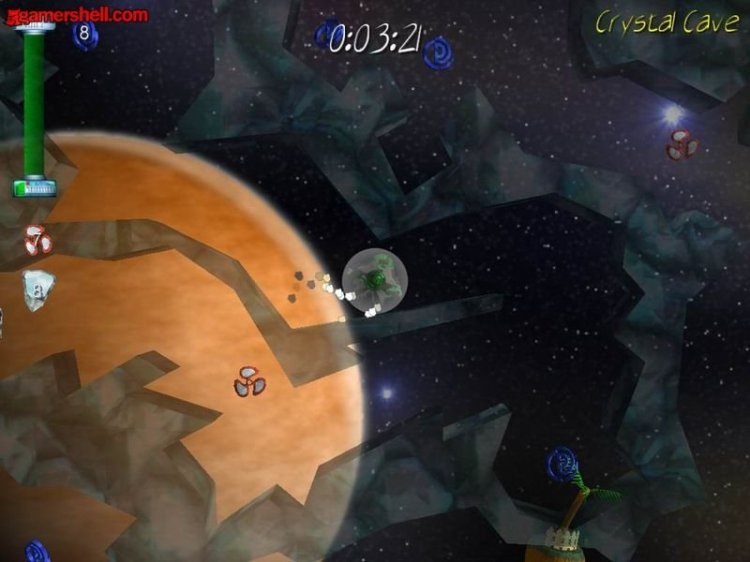Select the blue swirl counter icon
Viewport: 750px width, 562px height.
[85, 35]
